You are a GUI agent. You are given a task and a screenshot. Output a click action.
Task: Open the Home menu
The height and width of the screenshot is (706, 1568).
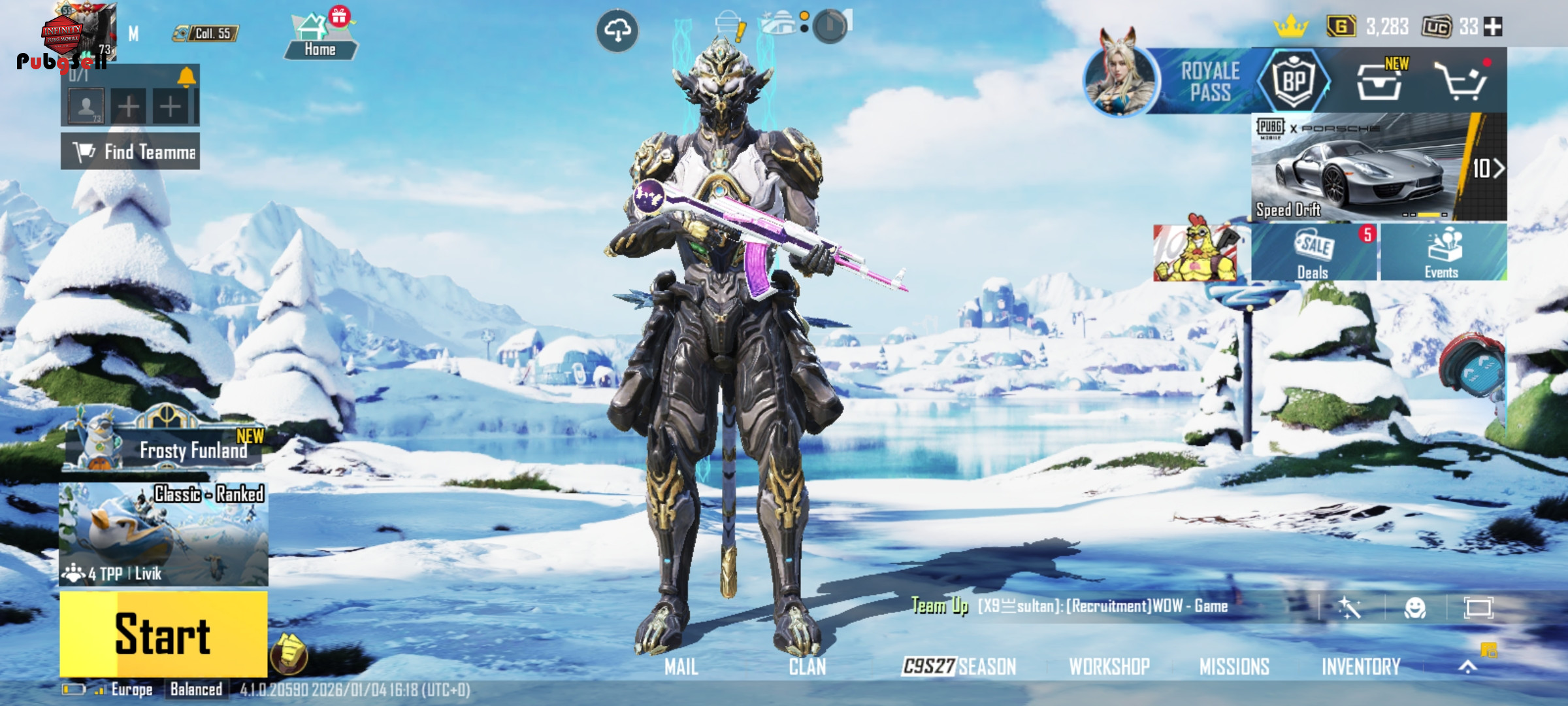pos(320,38)
